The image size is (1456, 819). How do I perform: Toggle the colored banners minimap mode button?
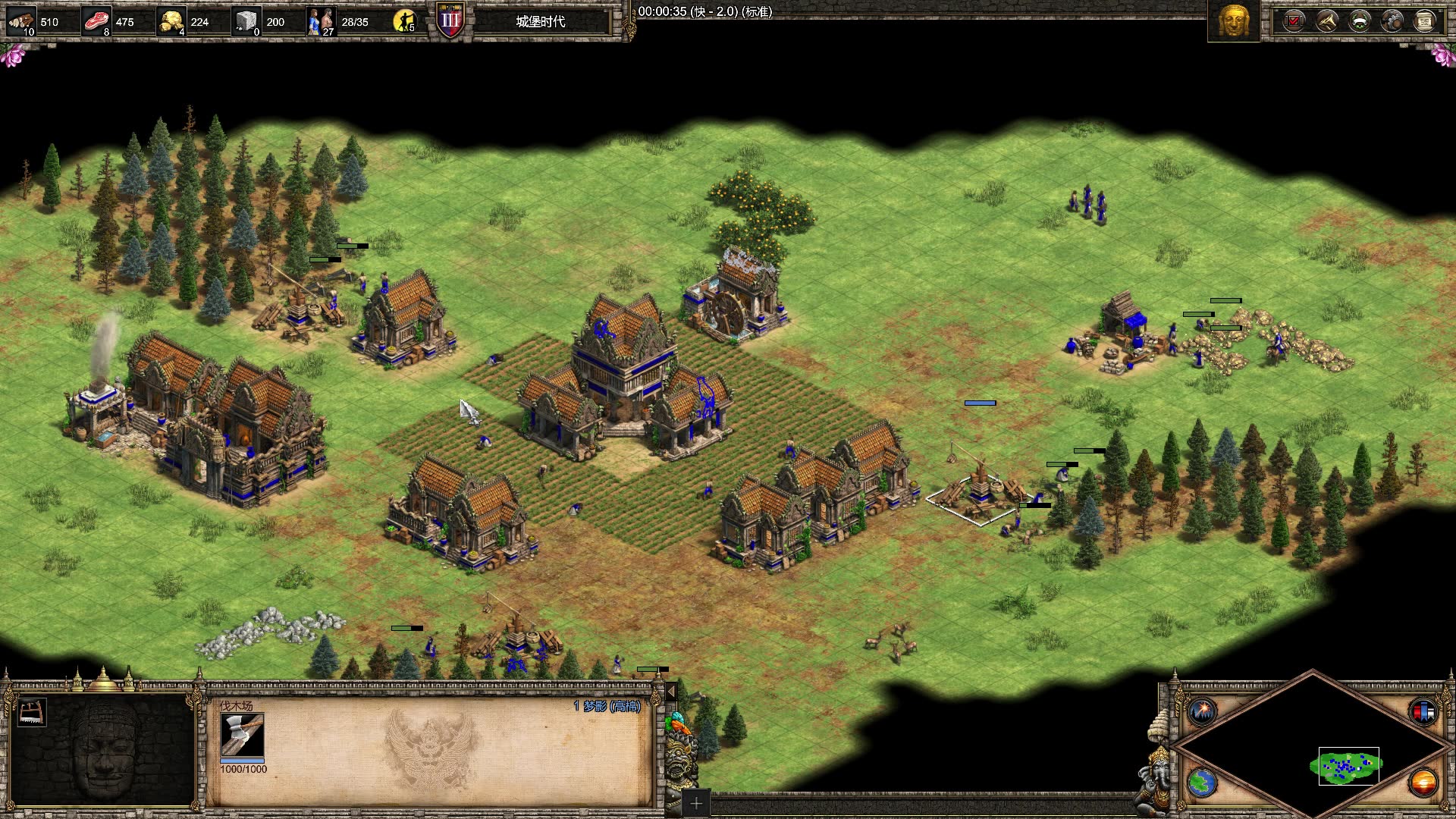pyautogui.click(x=1423, y=712)
